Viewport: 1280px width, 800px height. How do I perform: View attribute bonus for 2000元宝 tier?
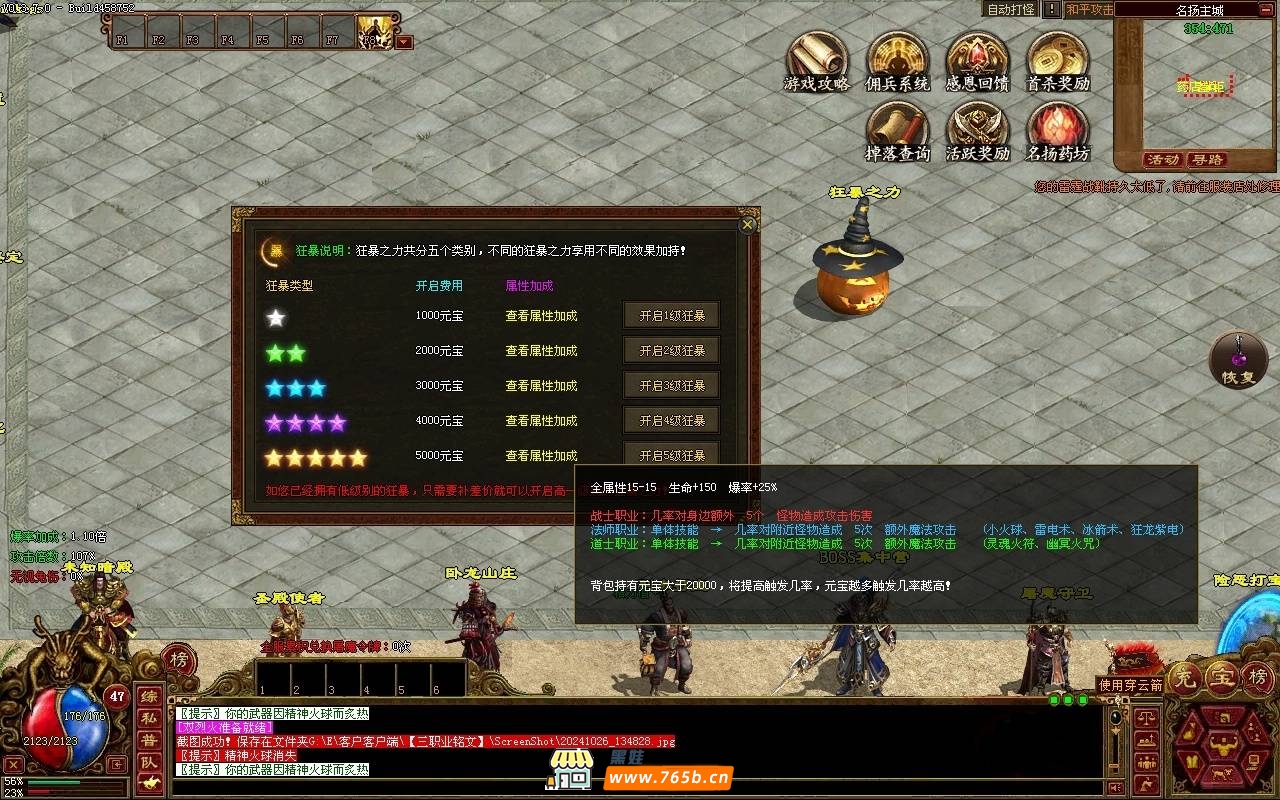pos(541,351)
